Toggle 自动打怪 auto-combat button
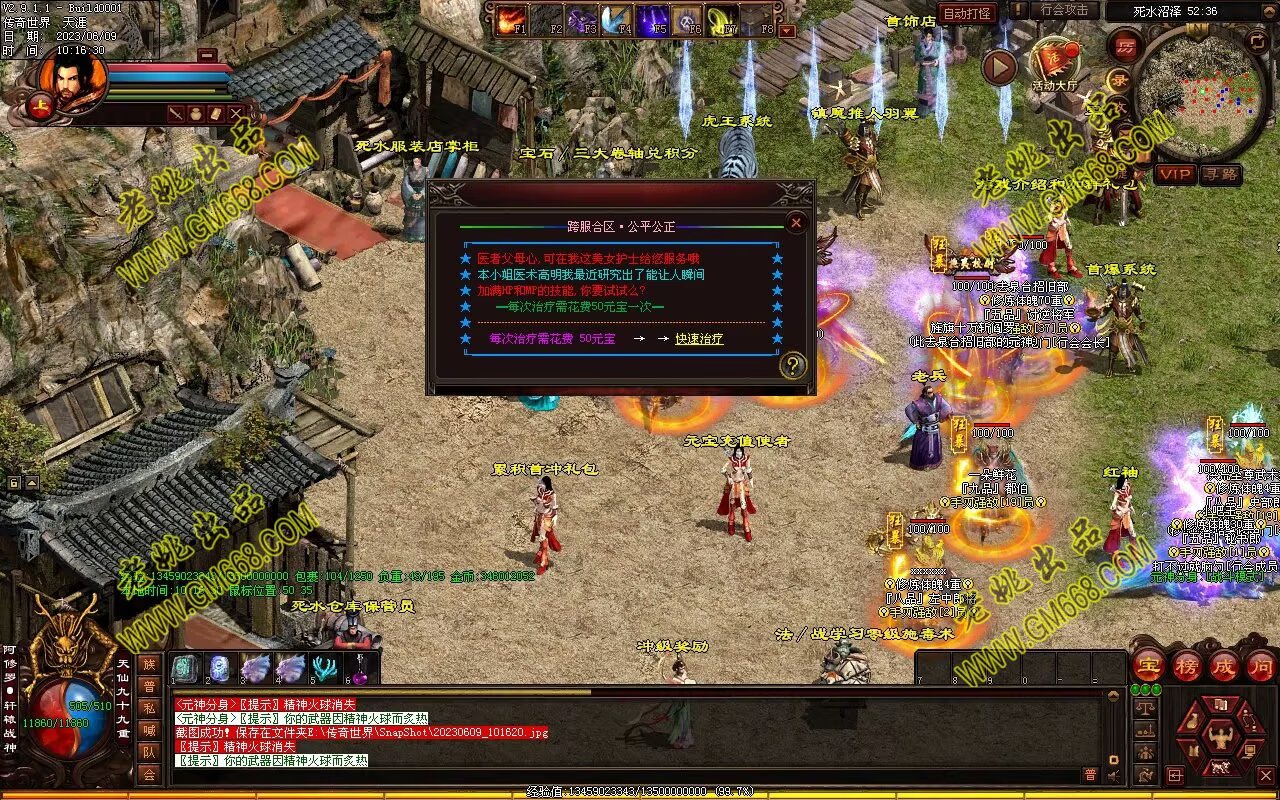 point(968,13)
